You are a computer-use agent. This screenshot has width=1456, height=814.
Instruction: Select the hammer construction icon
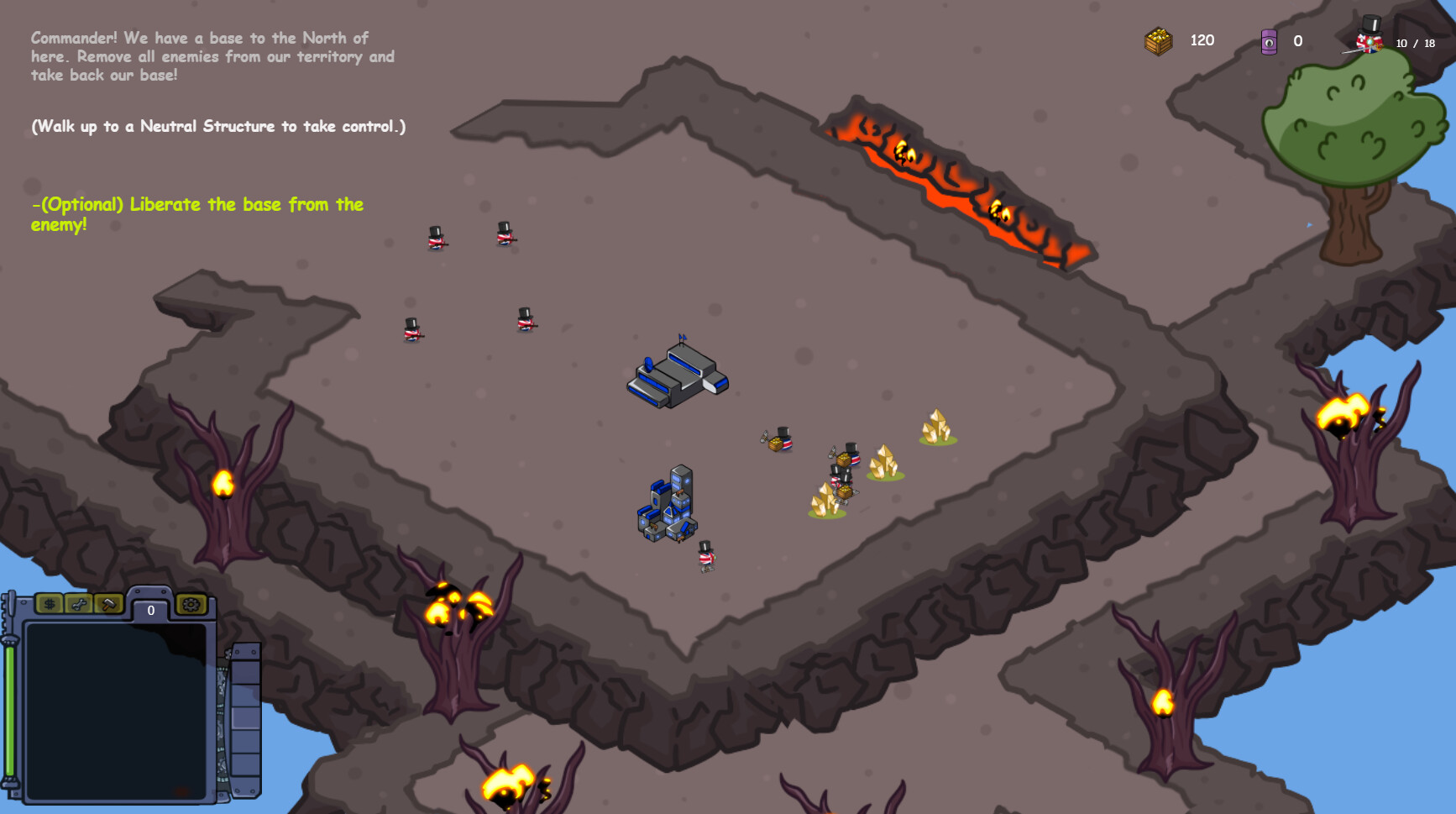tap(108, 605)
